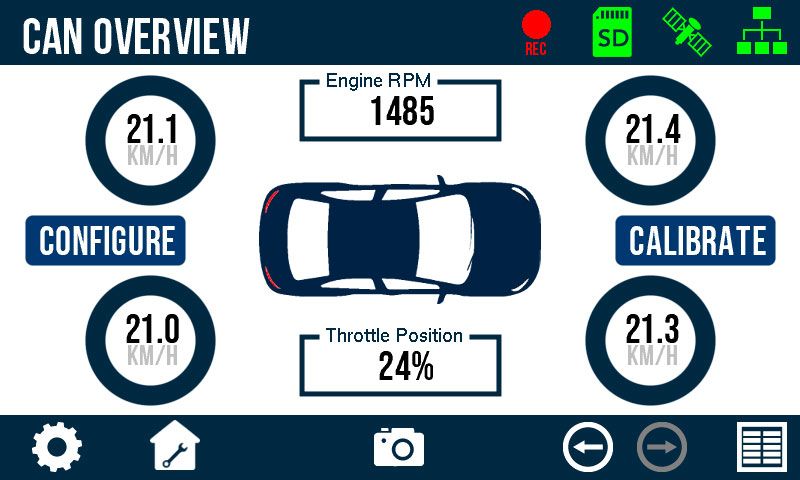Take a screenshot with the camera icon
The height and width of the screenshot is (480, 800).
coord(399,446)
